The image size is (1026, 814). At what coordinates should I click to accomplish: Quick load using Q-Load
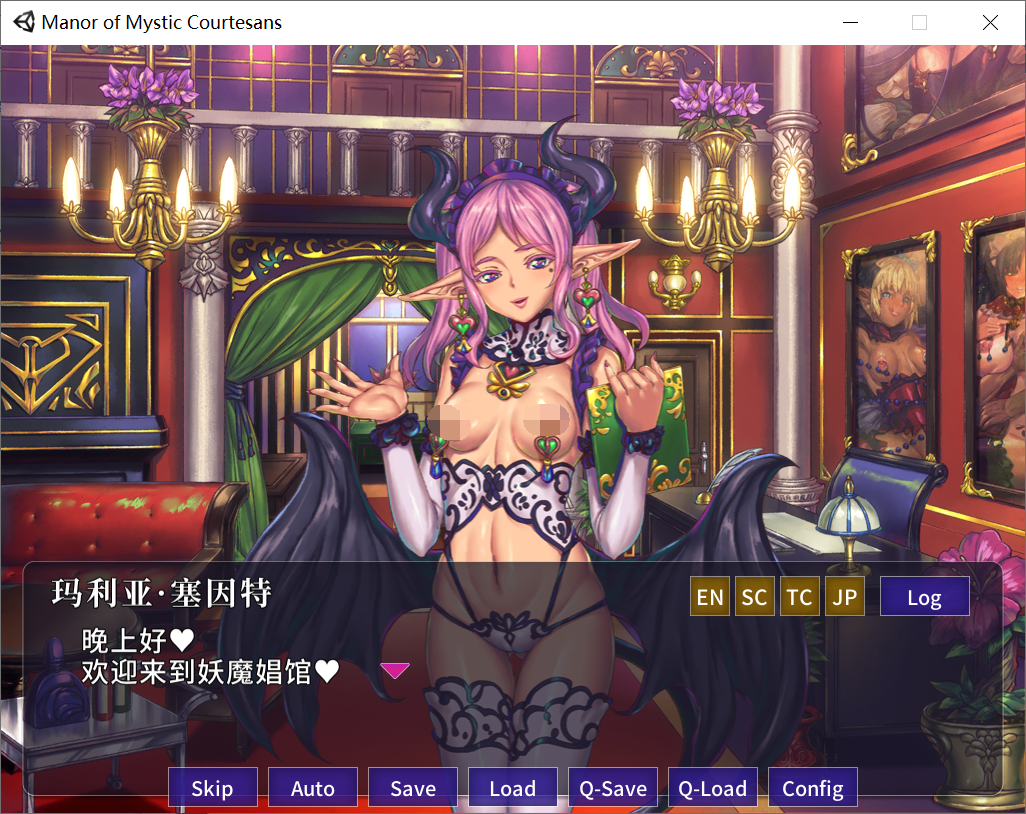pyautogui.click(x=712, y=788)
